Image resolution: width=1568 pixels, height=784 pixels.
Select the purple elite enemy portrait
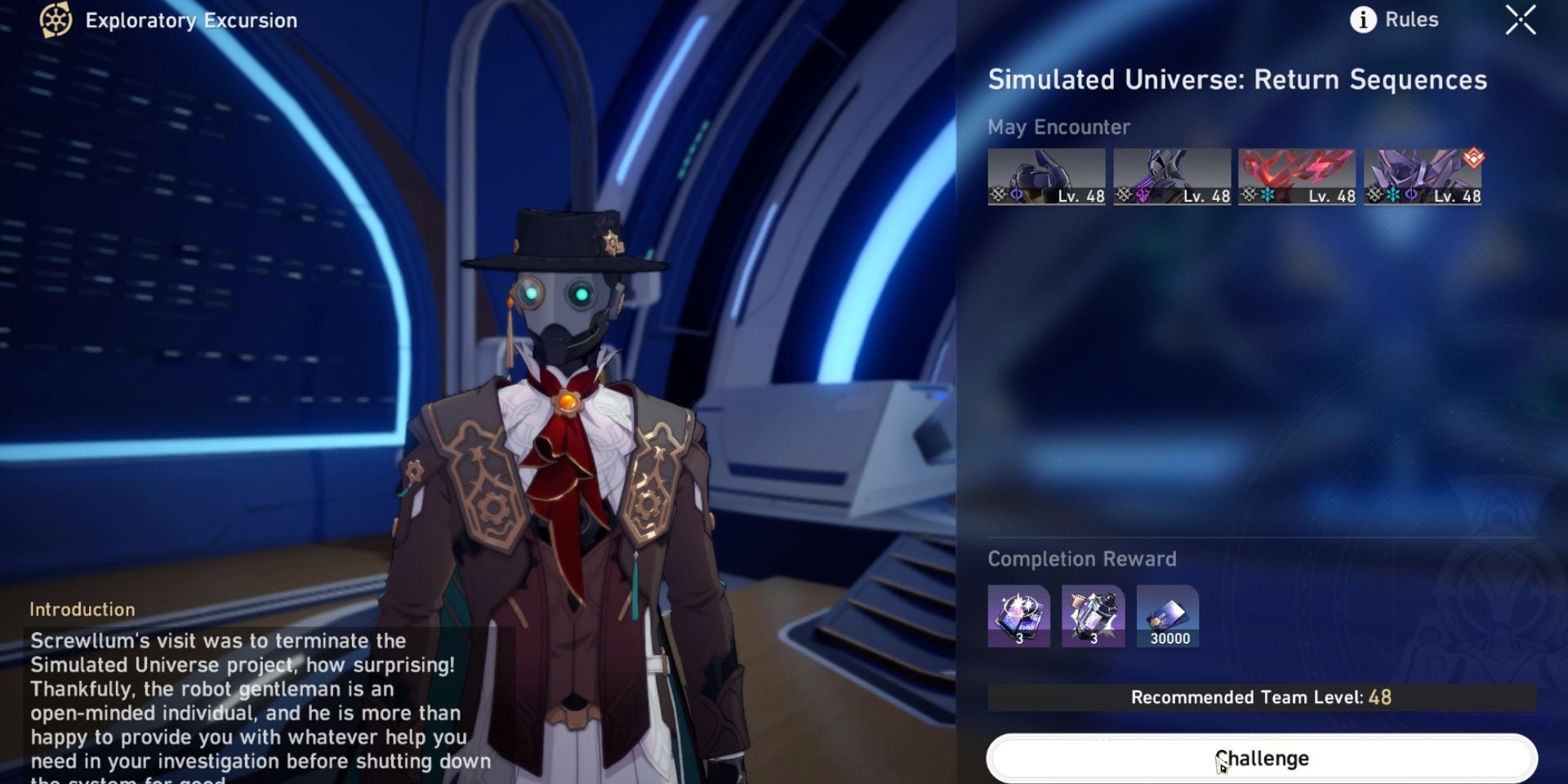[x=1423, y=171]
